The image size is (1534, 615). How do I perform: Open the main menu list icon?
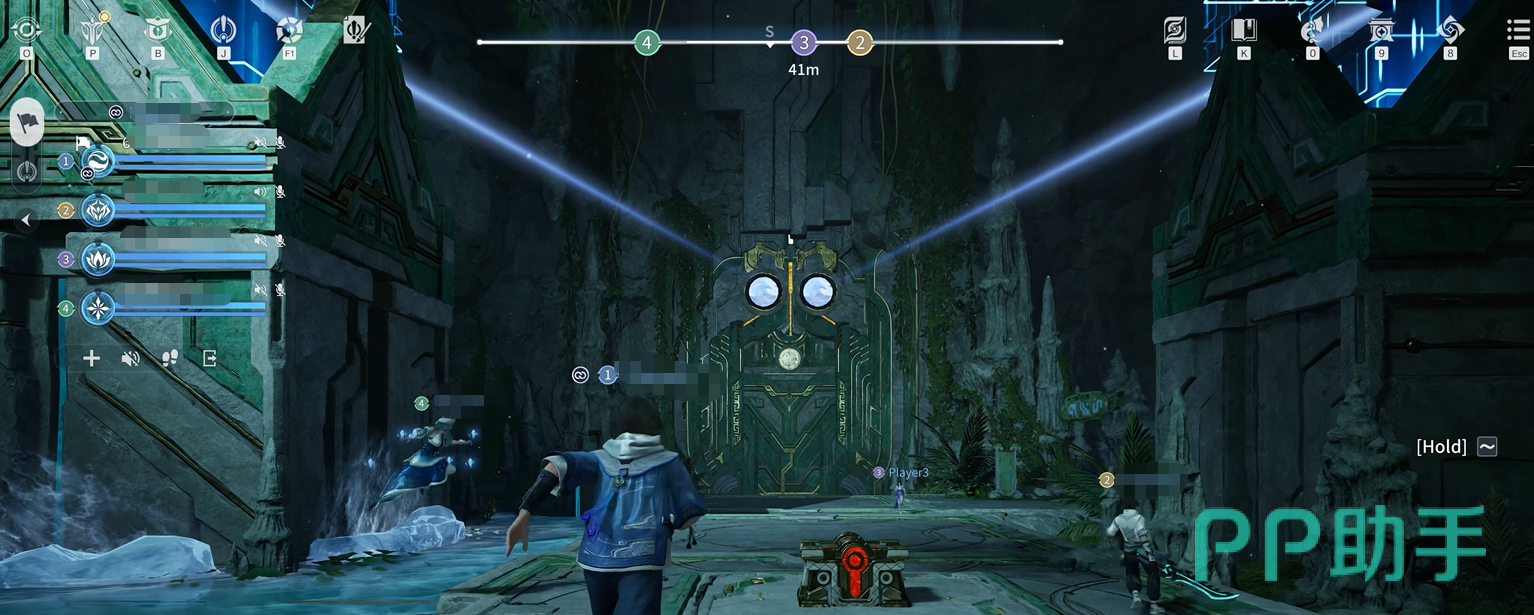[x=1518, y=30]
